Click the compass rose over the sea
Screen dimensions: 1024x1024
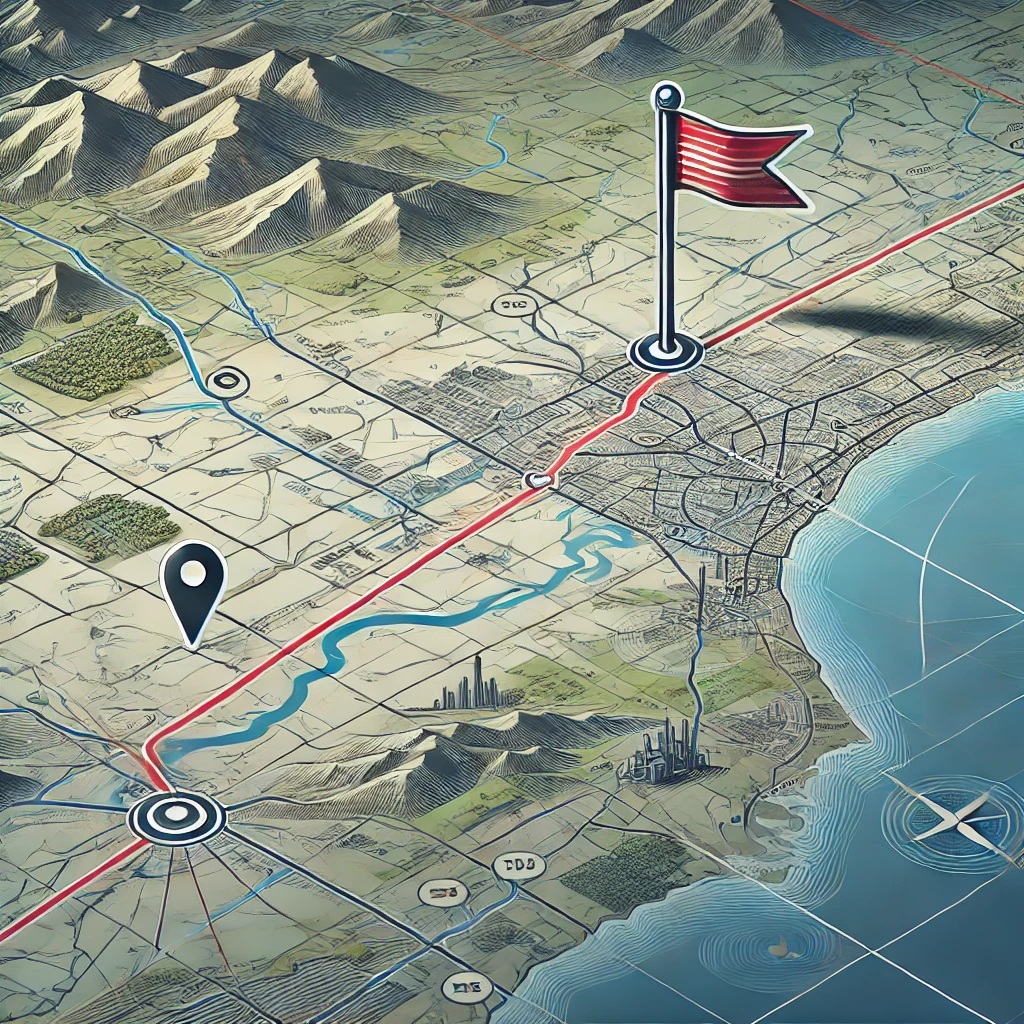tap(943, 820)
